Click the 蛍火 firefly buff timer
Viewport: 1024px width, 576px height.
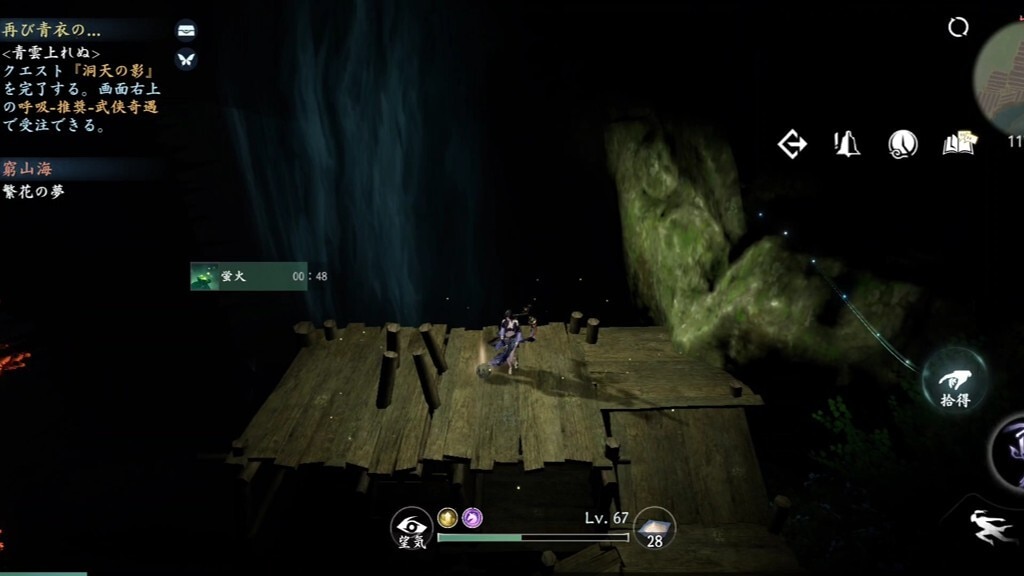[x=248, y=276]
